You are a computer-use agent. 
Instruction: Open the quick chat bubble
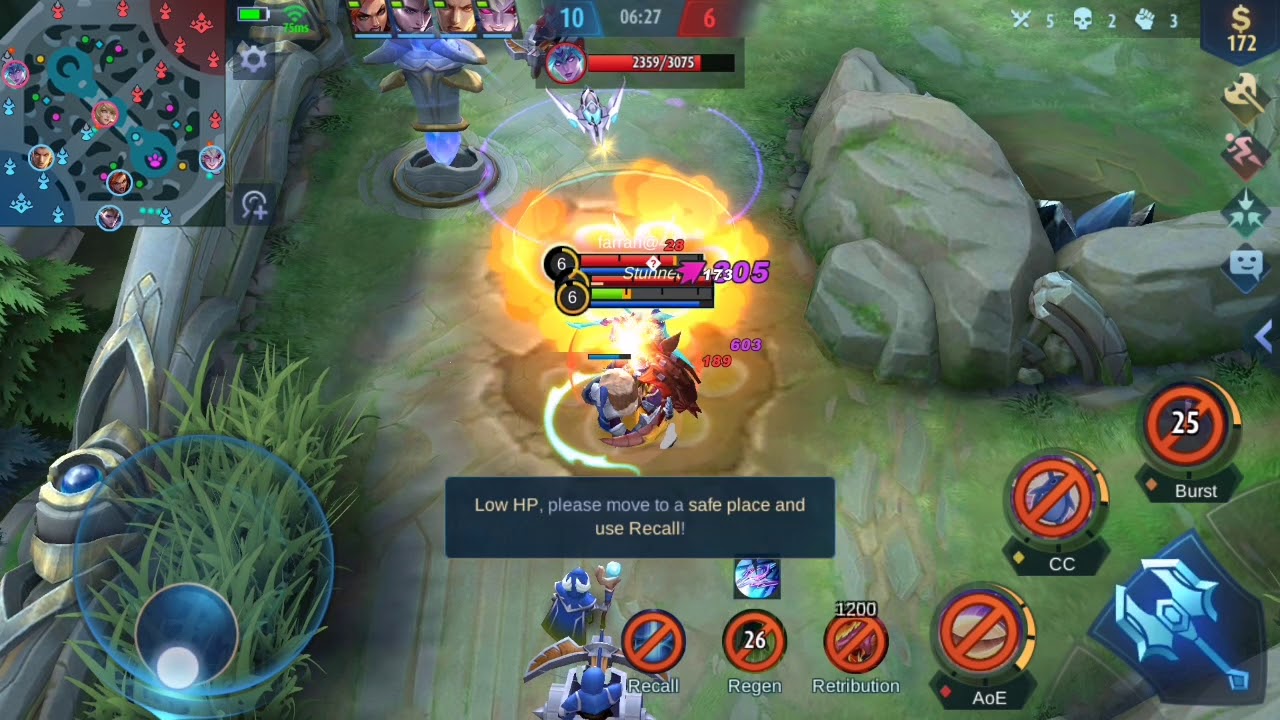tap(1246, 267)
